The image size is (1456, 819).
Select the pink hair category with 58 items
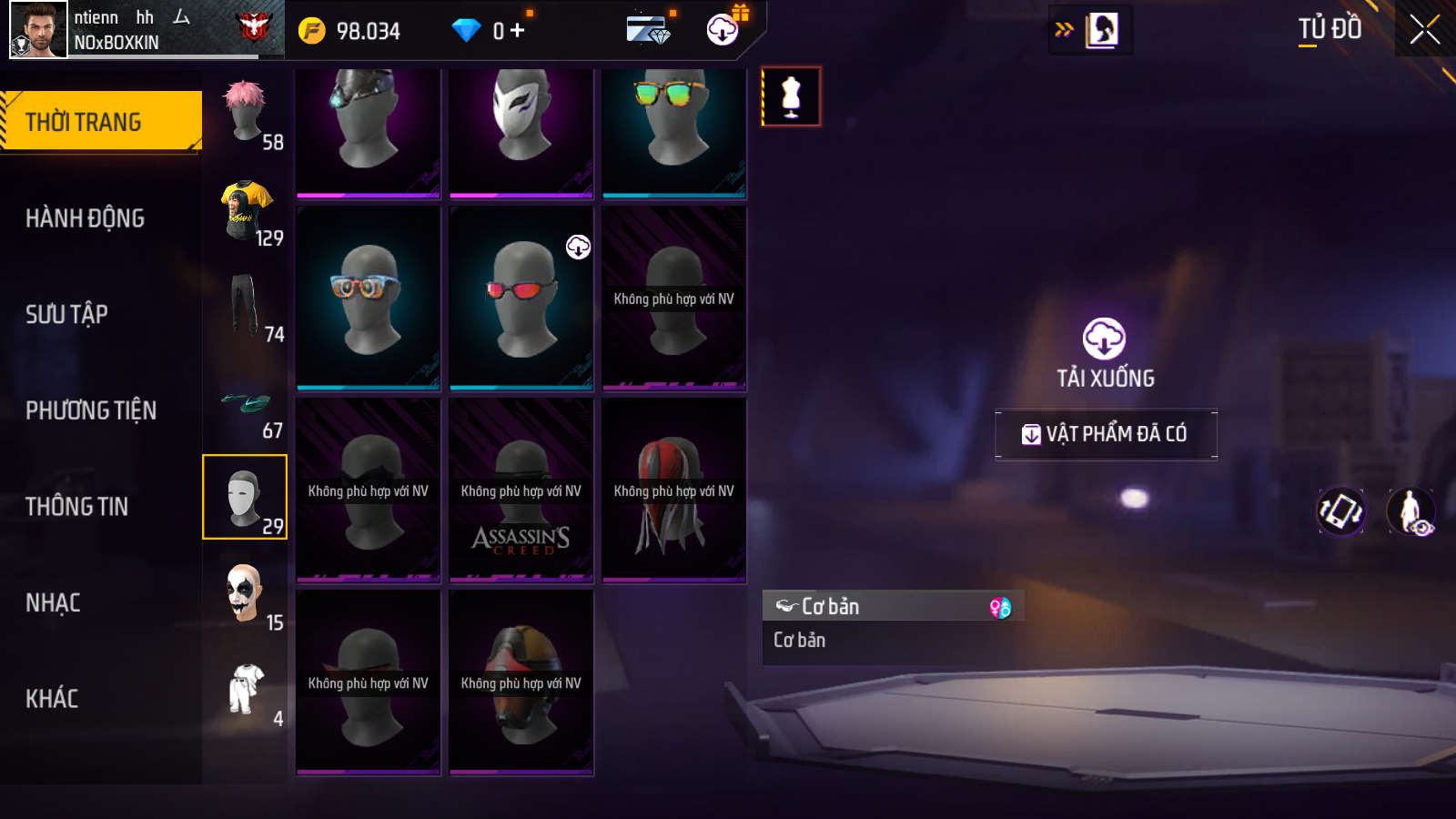246,114
